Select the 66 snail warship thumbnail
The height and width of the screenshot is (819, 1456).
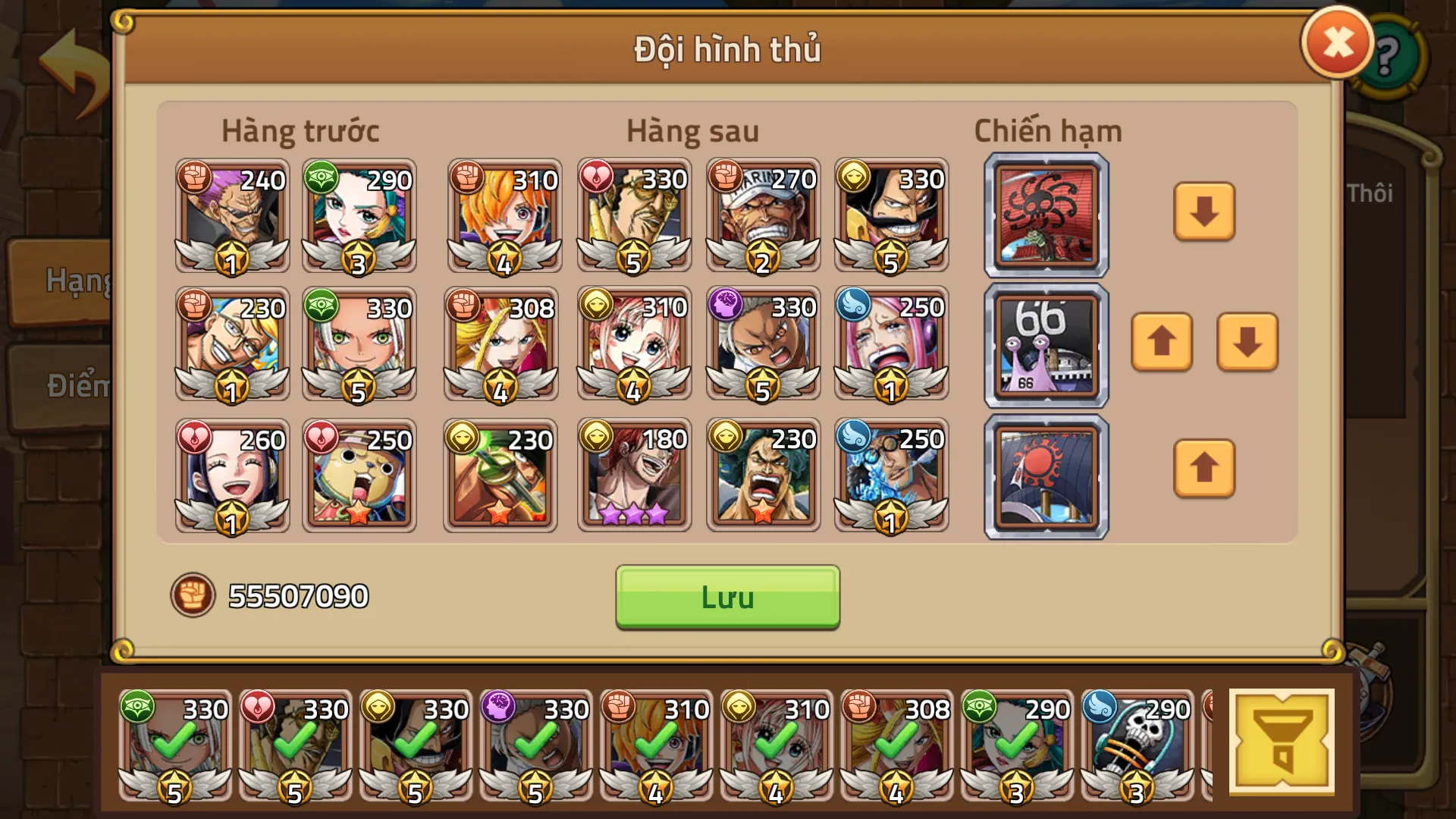coord(1045,343)
